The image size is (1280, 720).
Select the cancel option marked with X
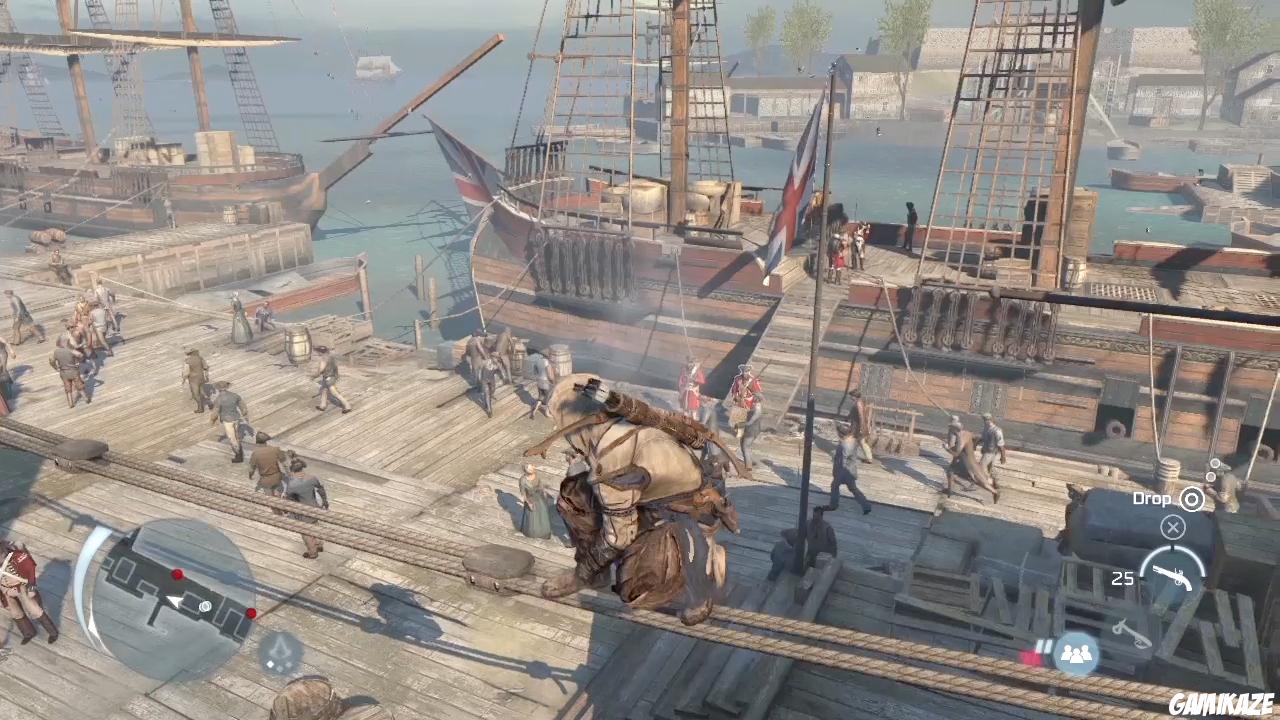pyautogui.click(x=1173, y=527)
